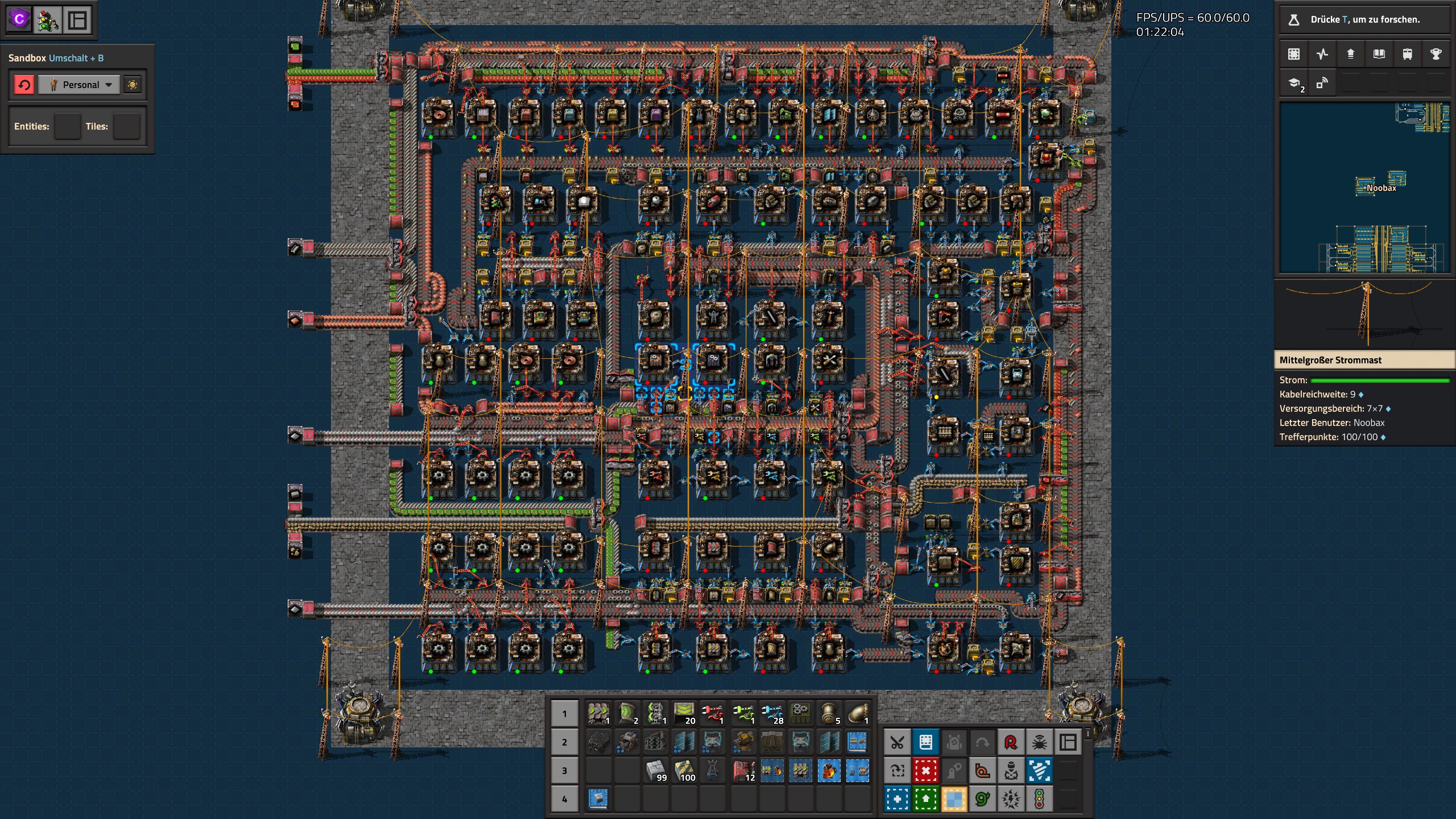Select the cut deconstruction scissors shortcut

(897, 741)
